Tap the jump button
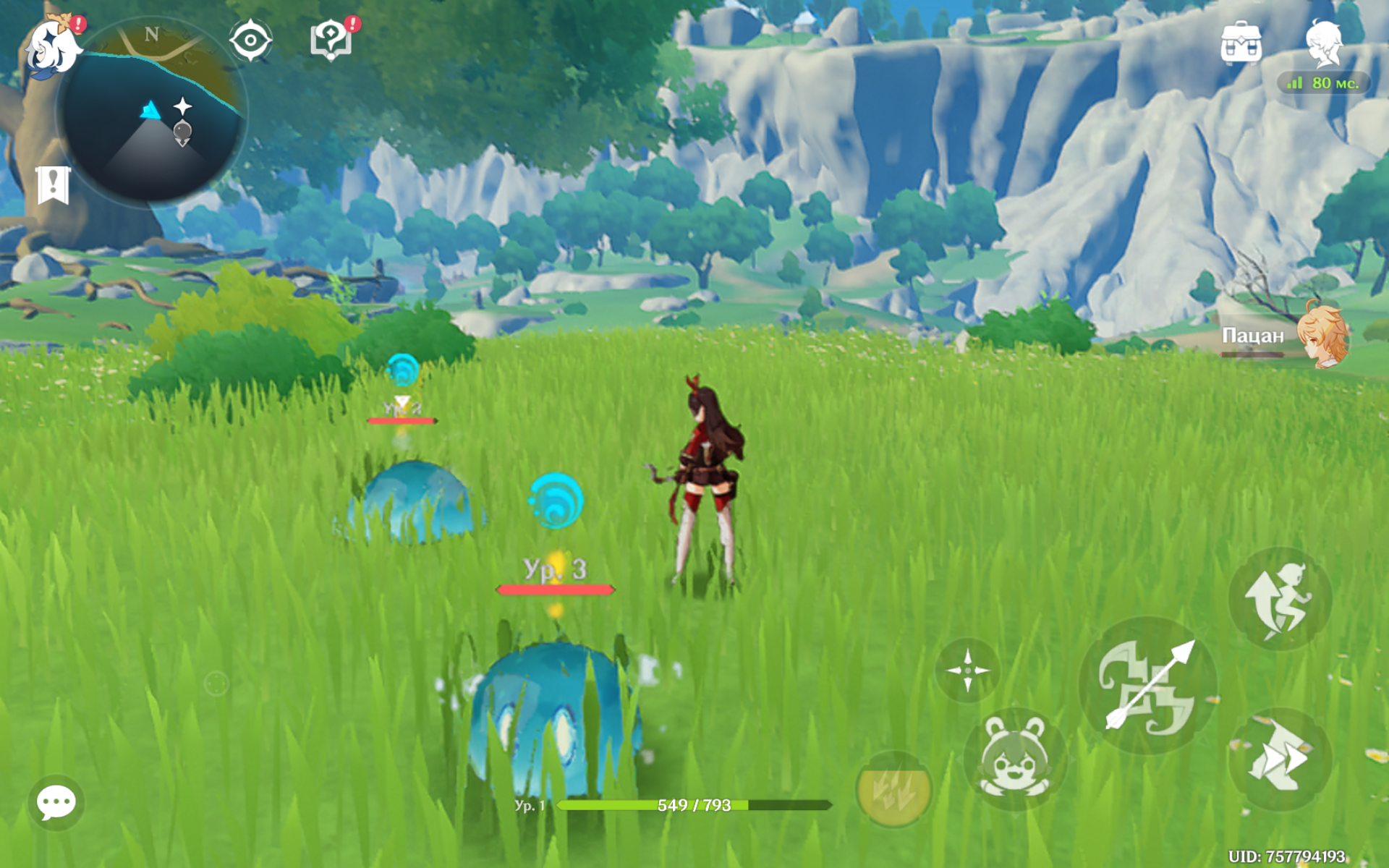 (1279, 599)
